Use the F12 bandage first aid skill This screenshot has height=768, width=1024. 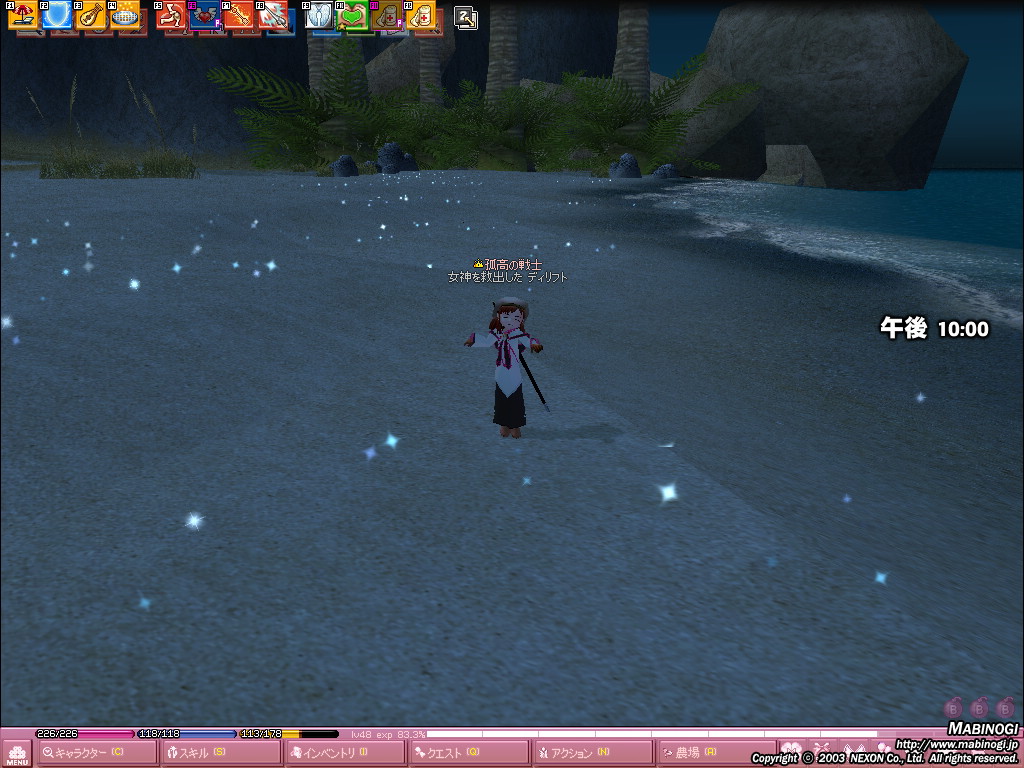pos(421,15)
